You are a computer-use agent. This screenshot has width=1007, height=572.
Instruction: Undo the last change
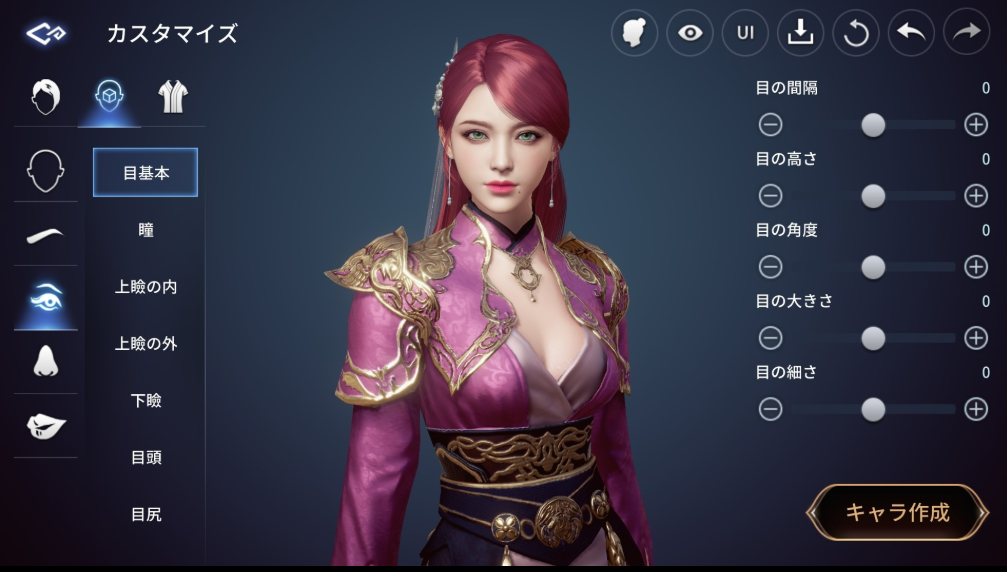(910, 33)
